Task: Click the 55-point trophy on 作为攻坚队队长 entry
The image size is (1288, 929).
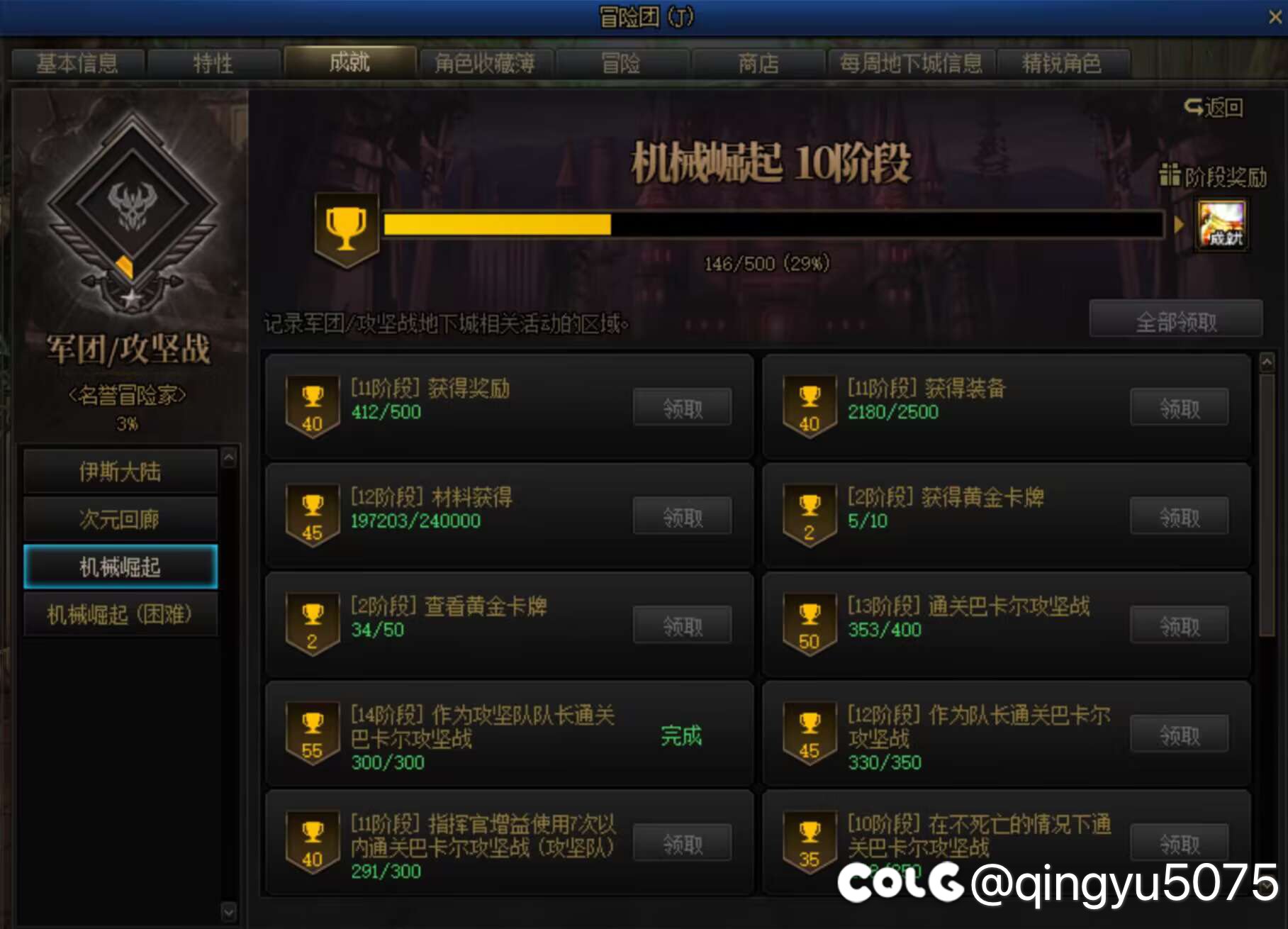Action: 312,731
